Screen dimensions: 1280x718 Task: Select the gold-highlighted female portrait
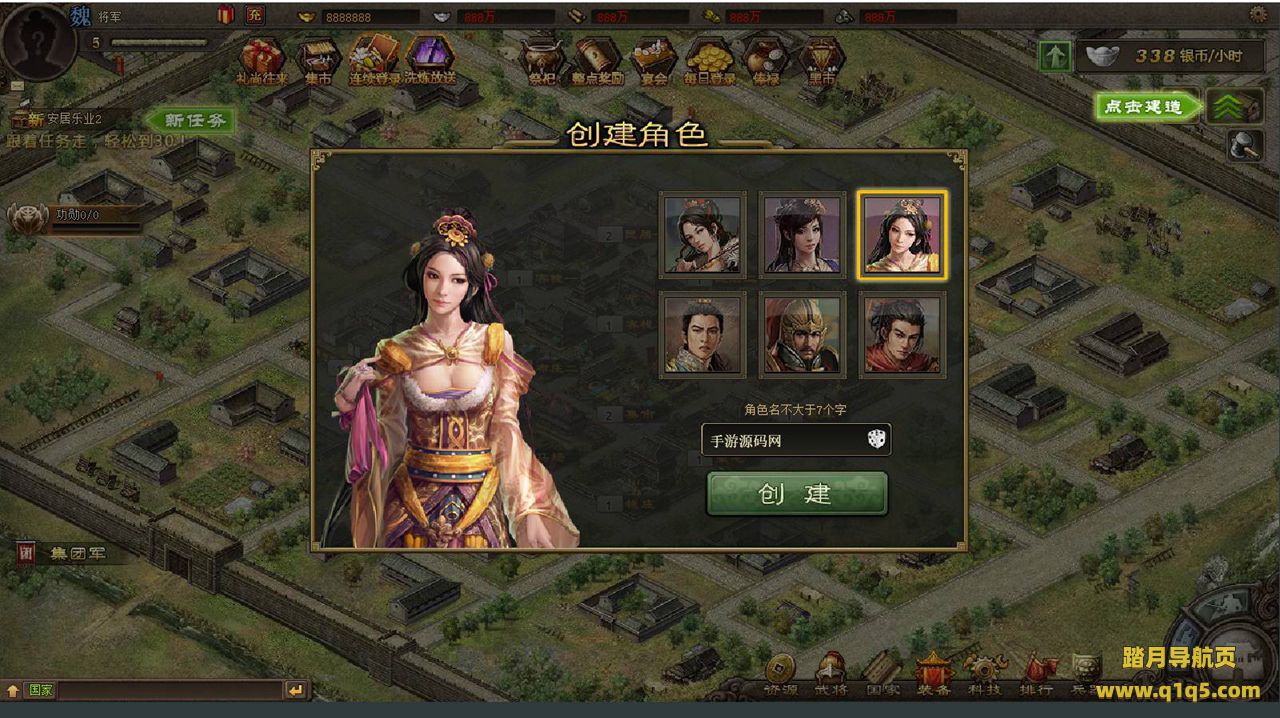coord(903,235)
